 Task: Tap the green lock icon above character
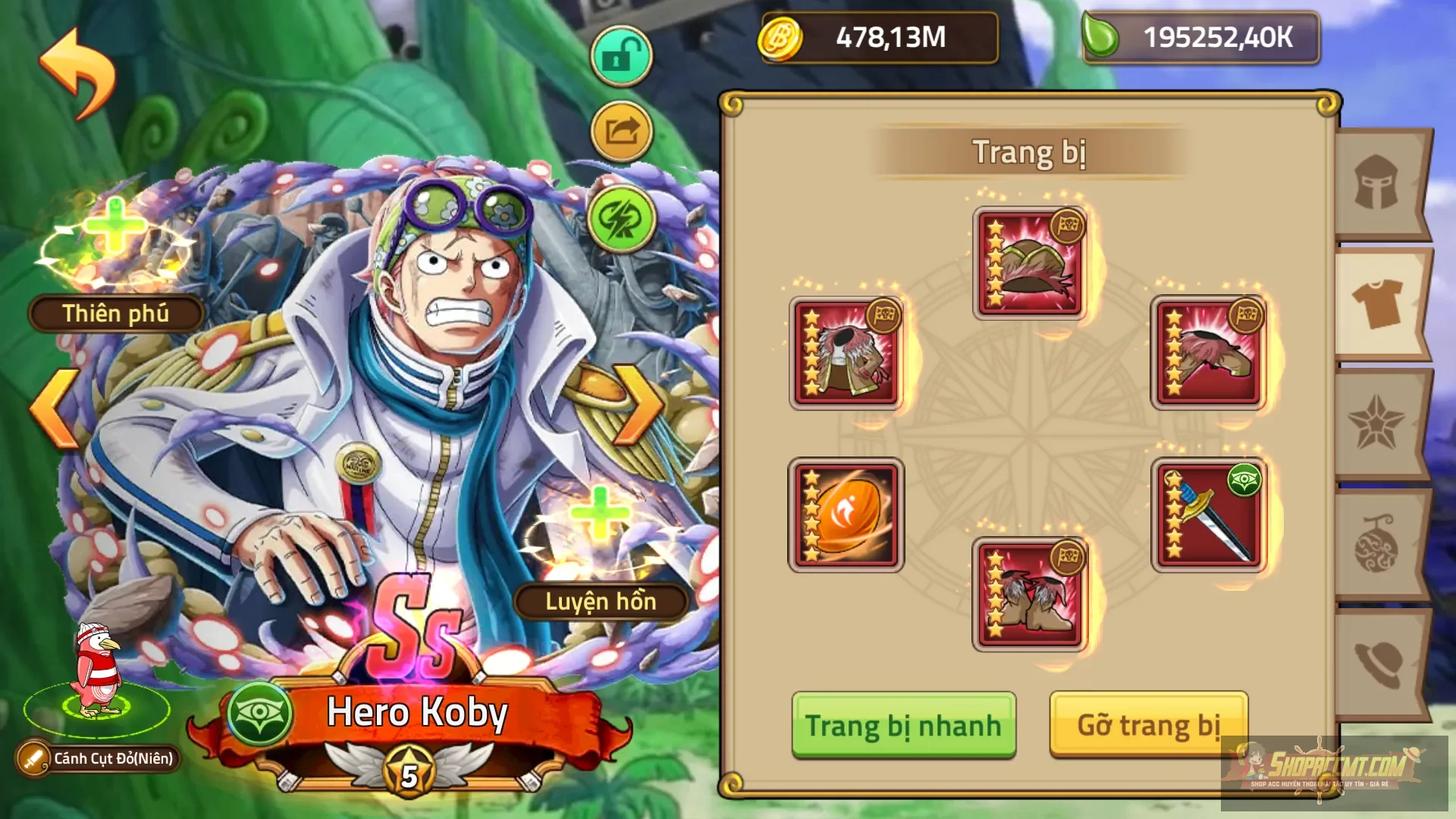click(x=620, y=54)
